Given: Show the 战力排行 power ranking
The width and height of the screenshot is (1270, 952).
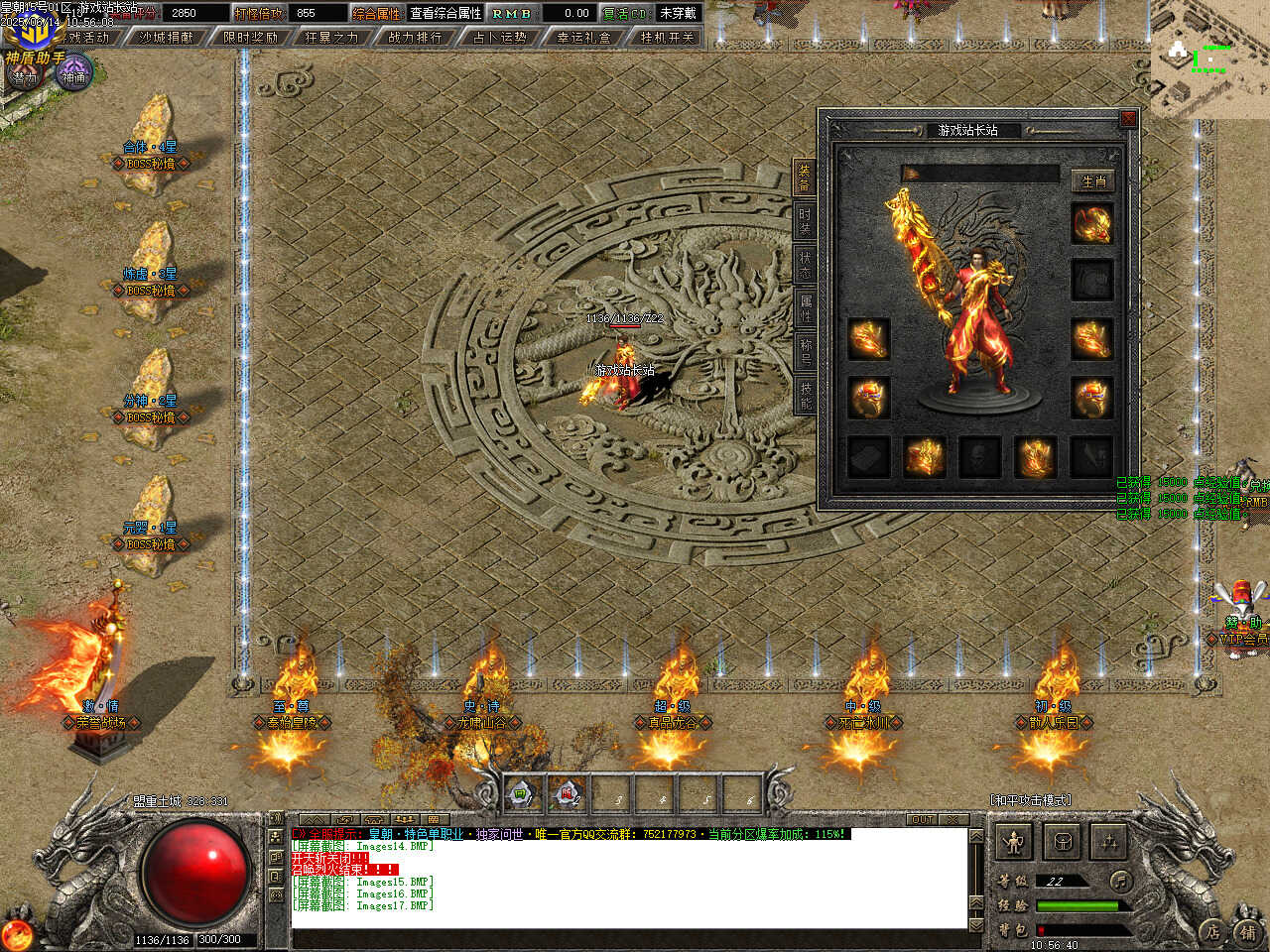Looking at the screenshot, I should coord(415,38).
